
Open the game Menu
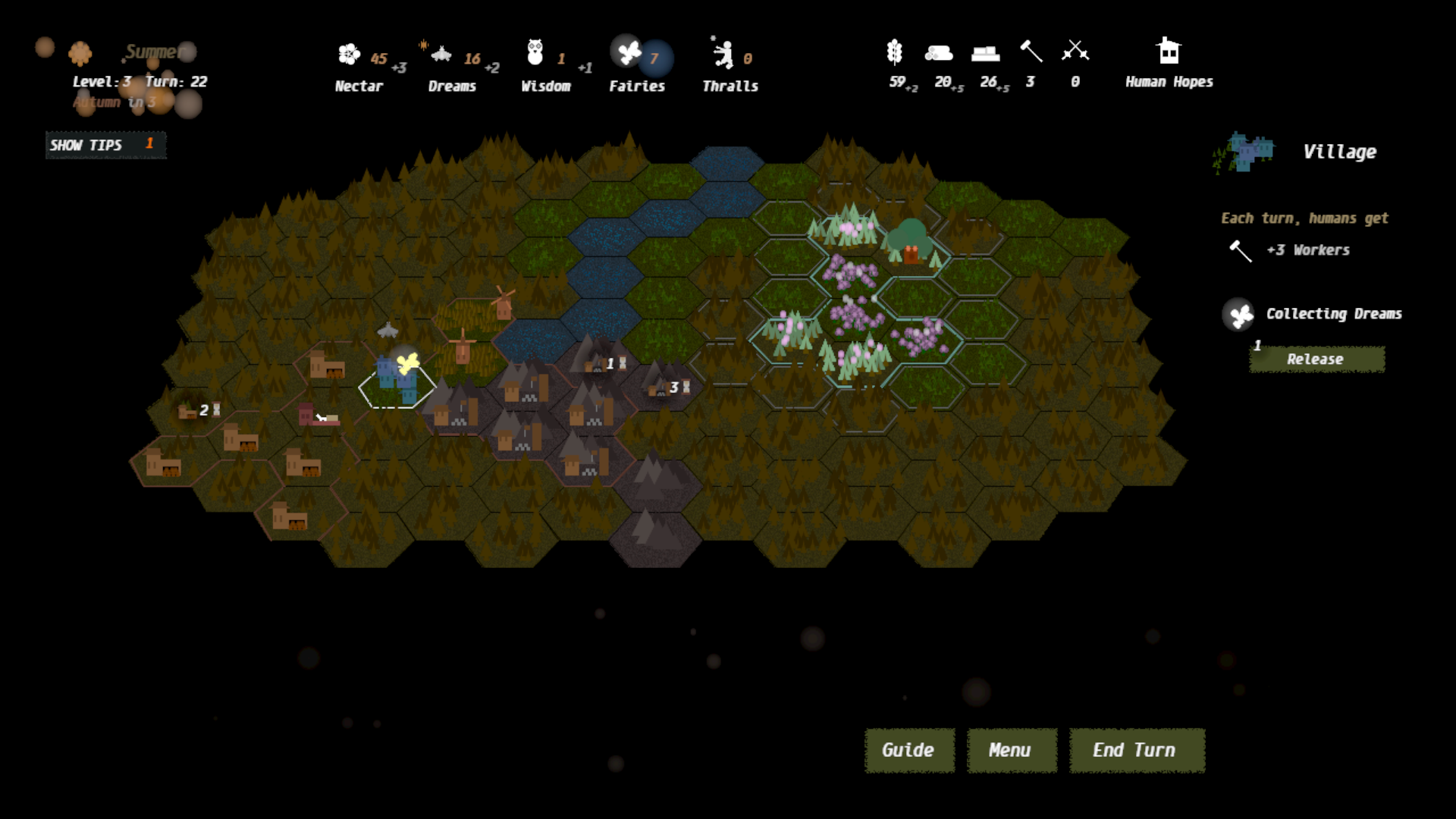pyautogui.click(x=1011, y=750)
